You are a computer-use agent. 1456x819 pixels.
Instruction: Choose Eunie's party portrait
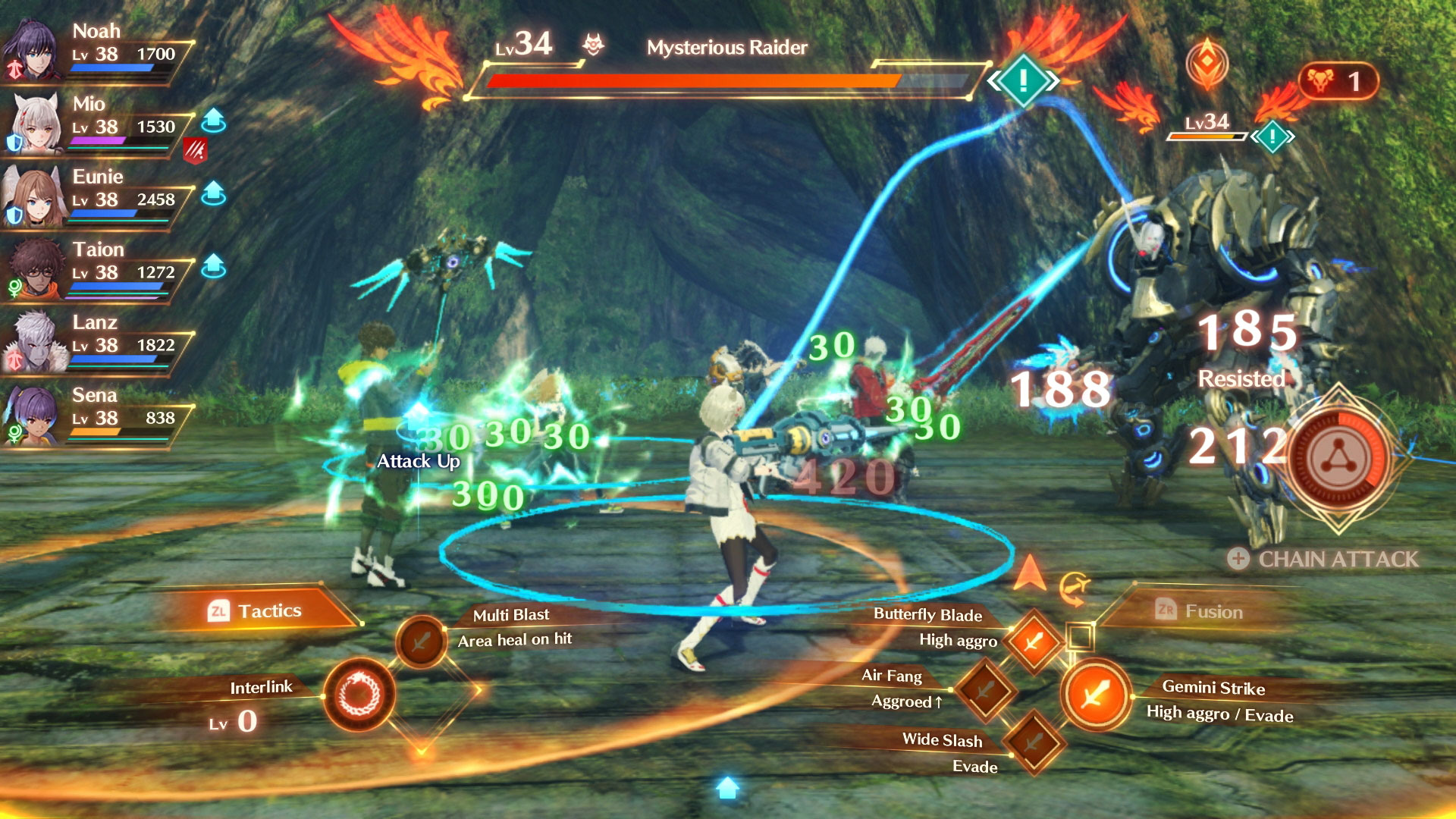32,196
